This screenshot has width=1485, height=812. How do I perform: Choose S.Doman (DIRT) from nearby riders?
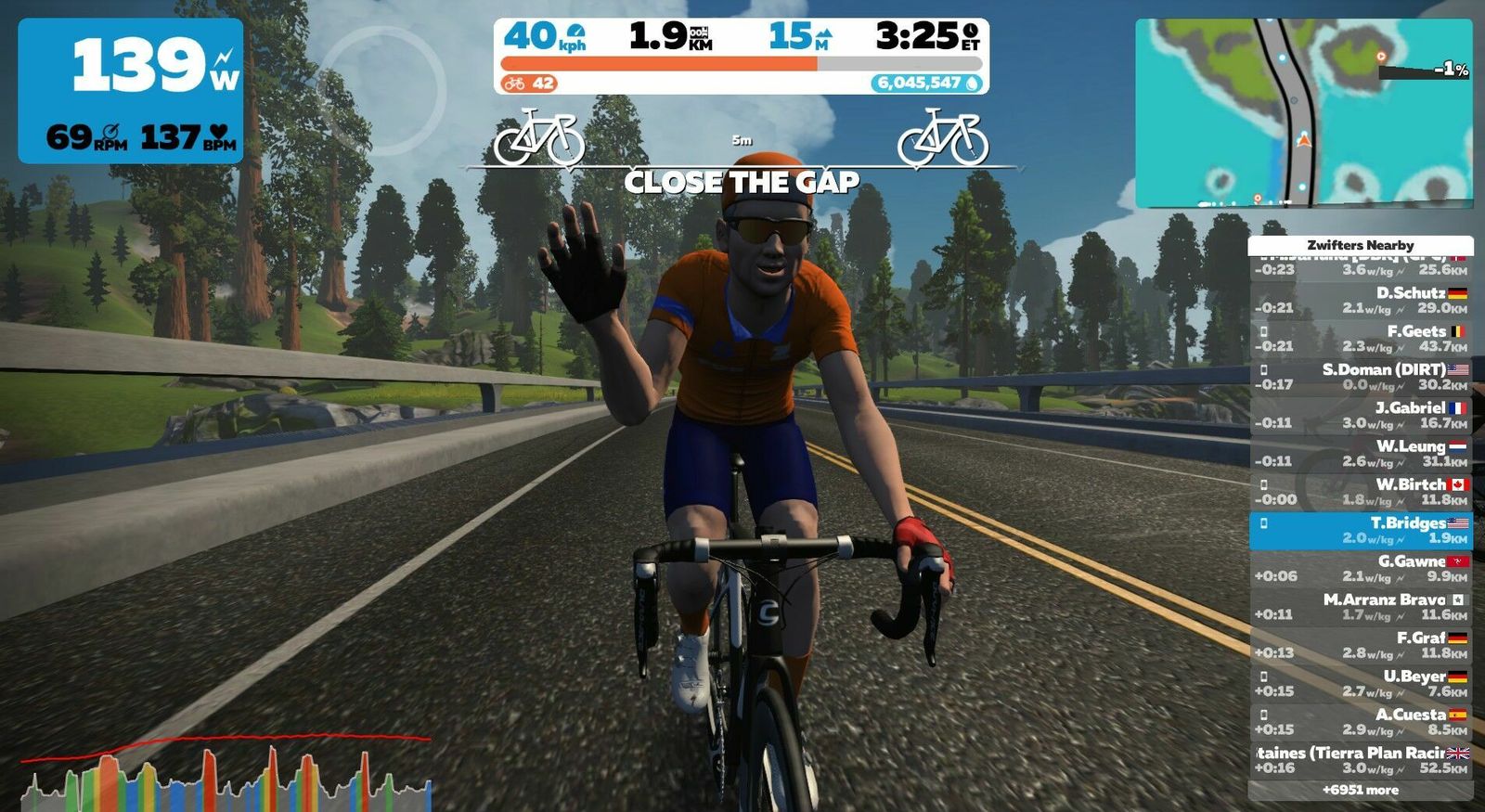(x=1361, y=377)
